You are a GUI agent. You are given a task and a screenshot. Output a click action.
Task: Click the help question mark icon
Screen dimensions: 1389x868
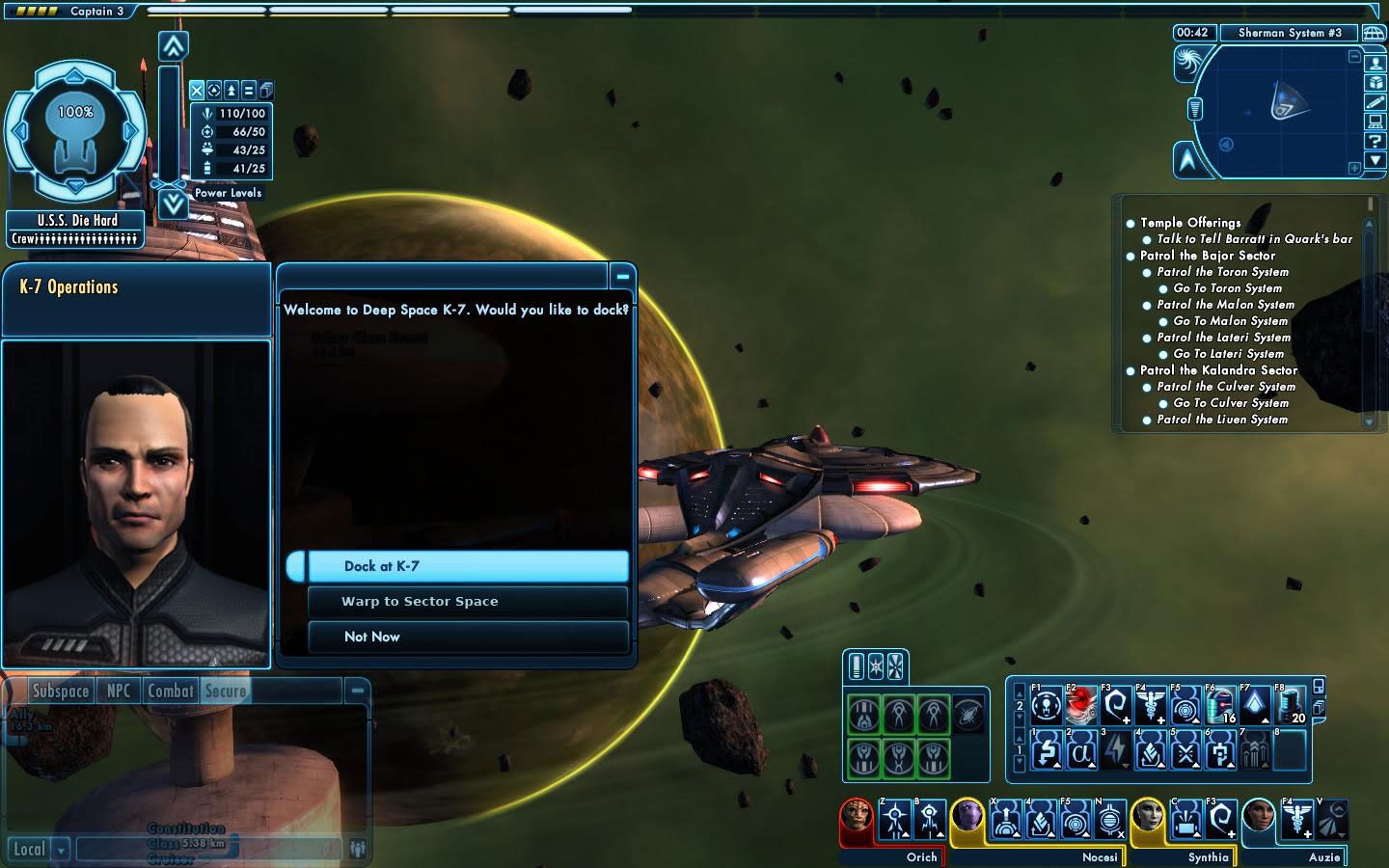click(x=1375, y=141)
